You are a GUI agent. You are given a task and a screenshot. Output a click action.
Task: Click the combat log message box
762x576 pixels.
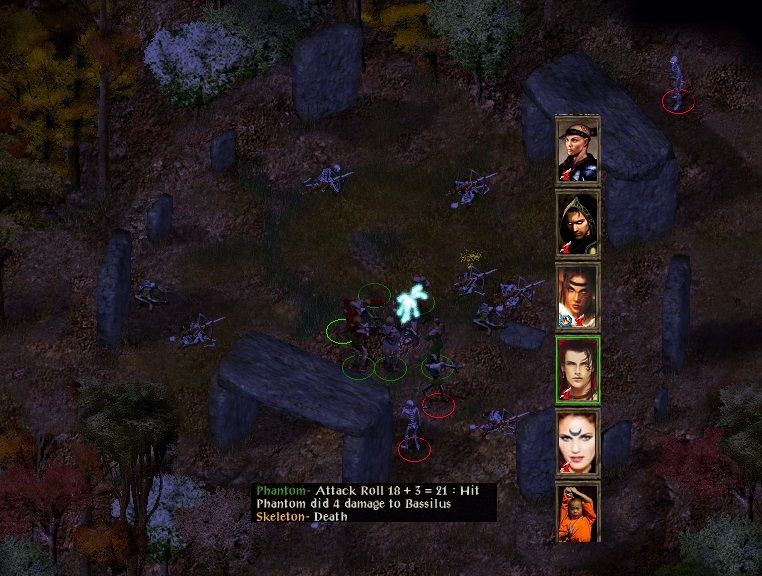click(x=374, y=503)
